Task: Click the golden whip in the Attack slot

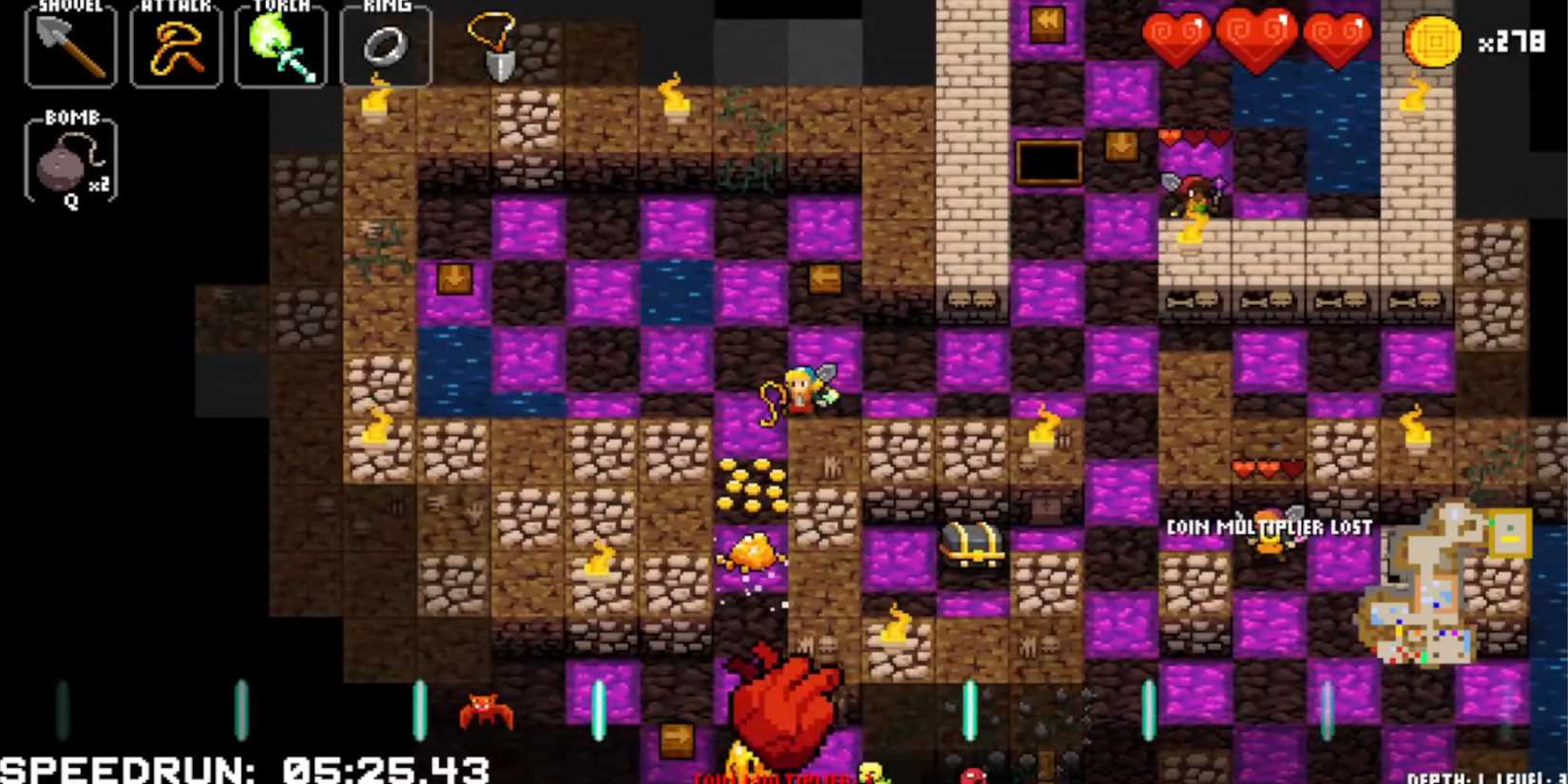Action: point(176,46)
